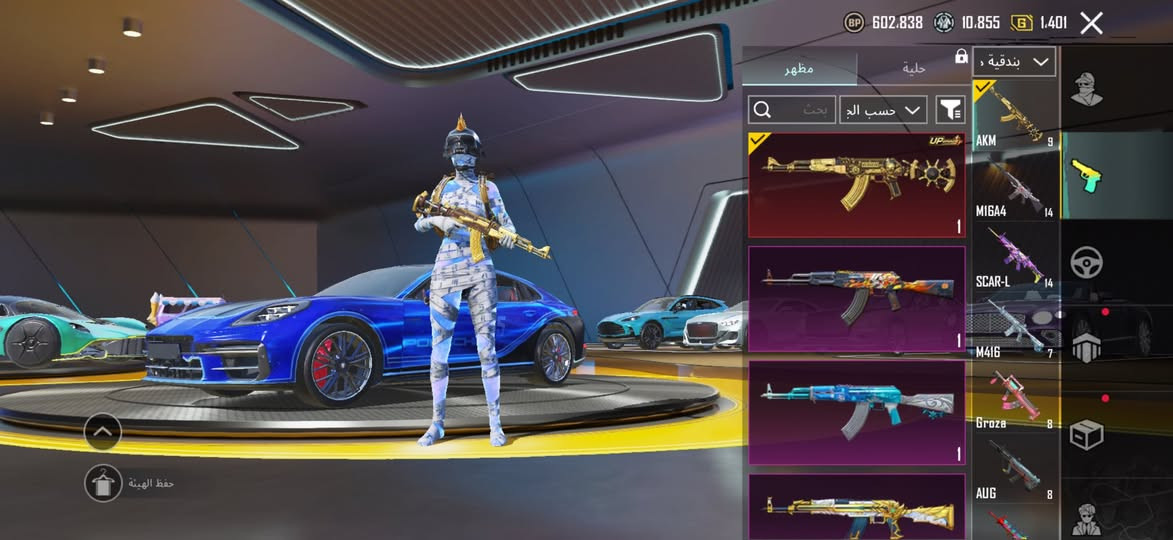Select the M16A4 weapon entry
The width and height of the screenshot is (1173, 540).
coord(1015,186)
